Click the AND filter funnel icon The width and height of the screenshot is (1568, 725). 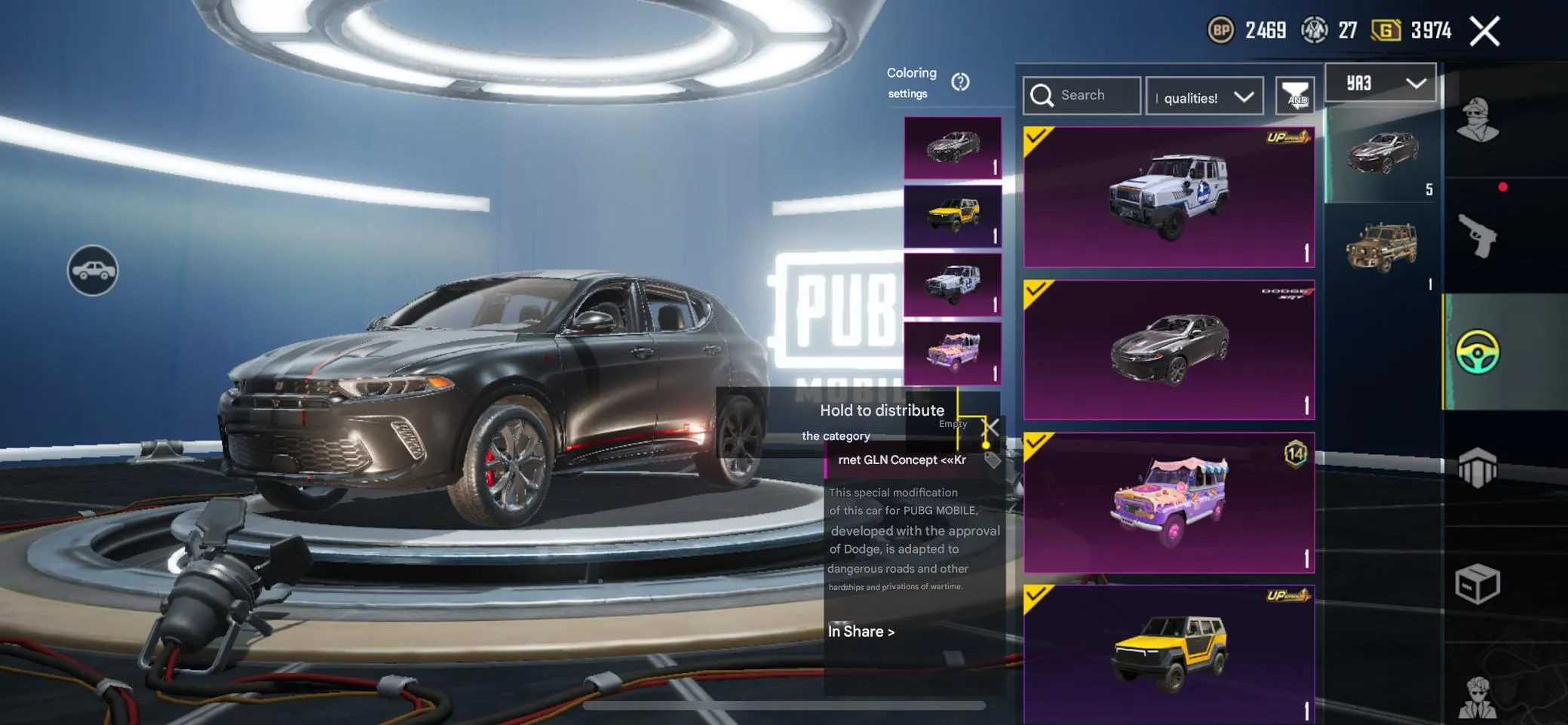[x=1296, y=96]
